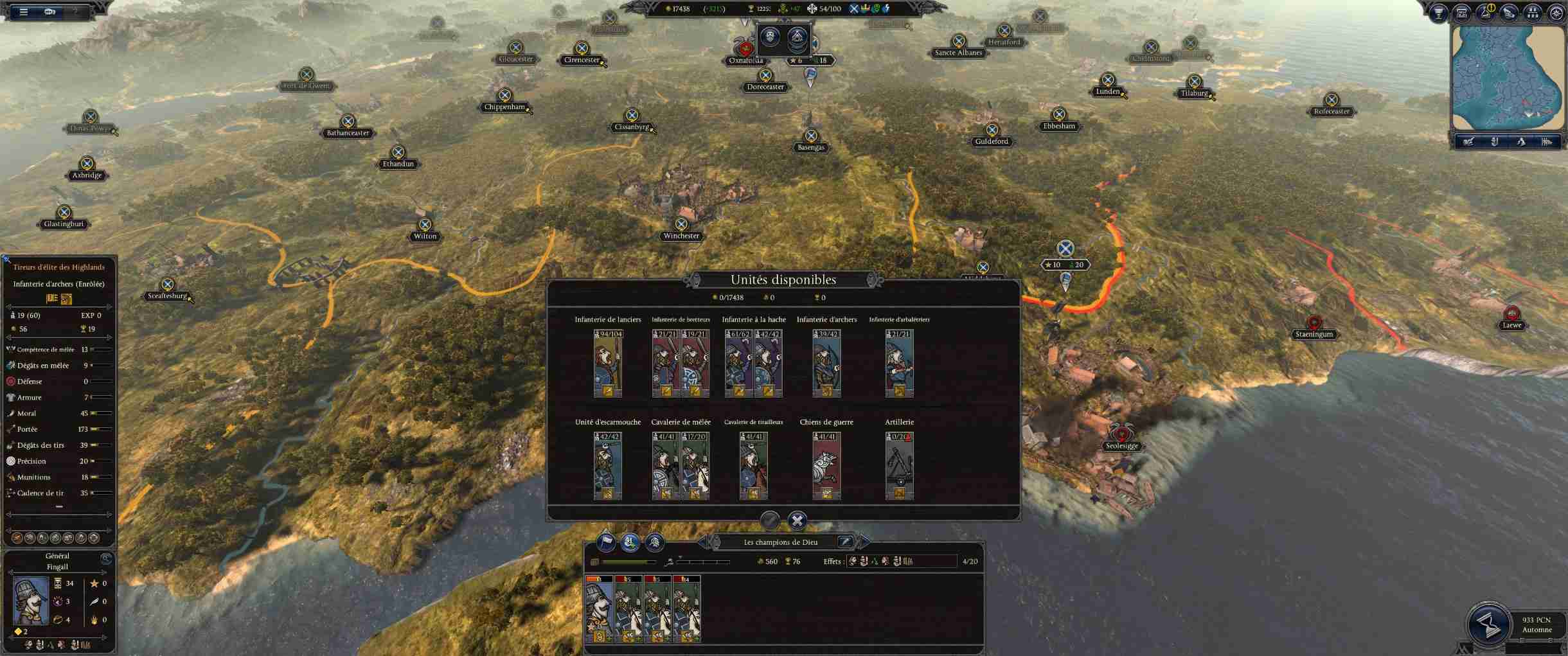1568x656 pixels.
Task: Pick the war dogs unit card
Action: click(826, 466)
